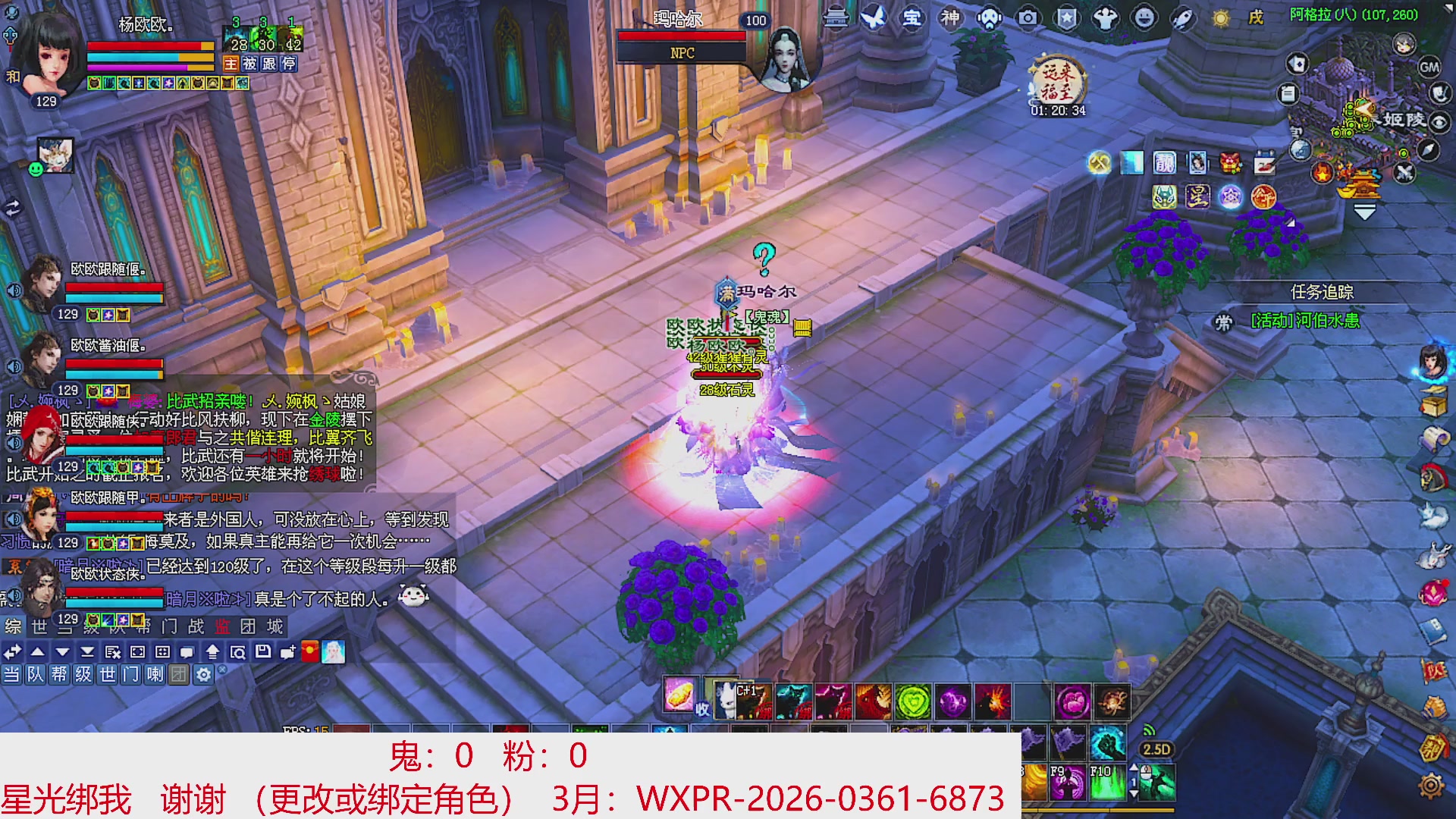Toggle the 跟 follow button near player portrait
1456x819 pixels.
(x=271, y=64)
